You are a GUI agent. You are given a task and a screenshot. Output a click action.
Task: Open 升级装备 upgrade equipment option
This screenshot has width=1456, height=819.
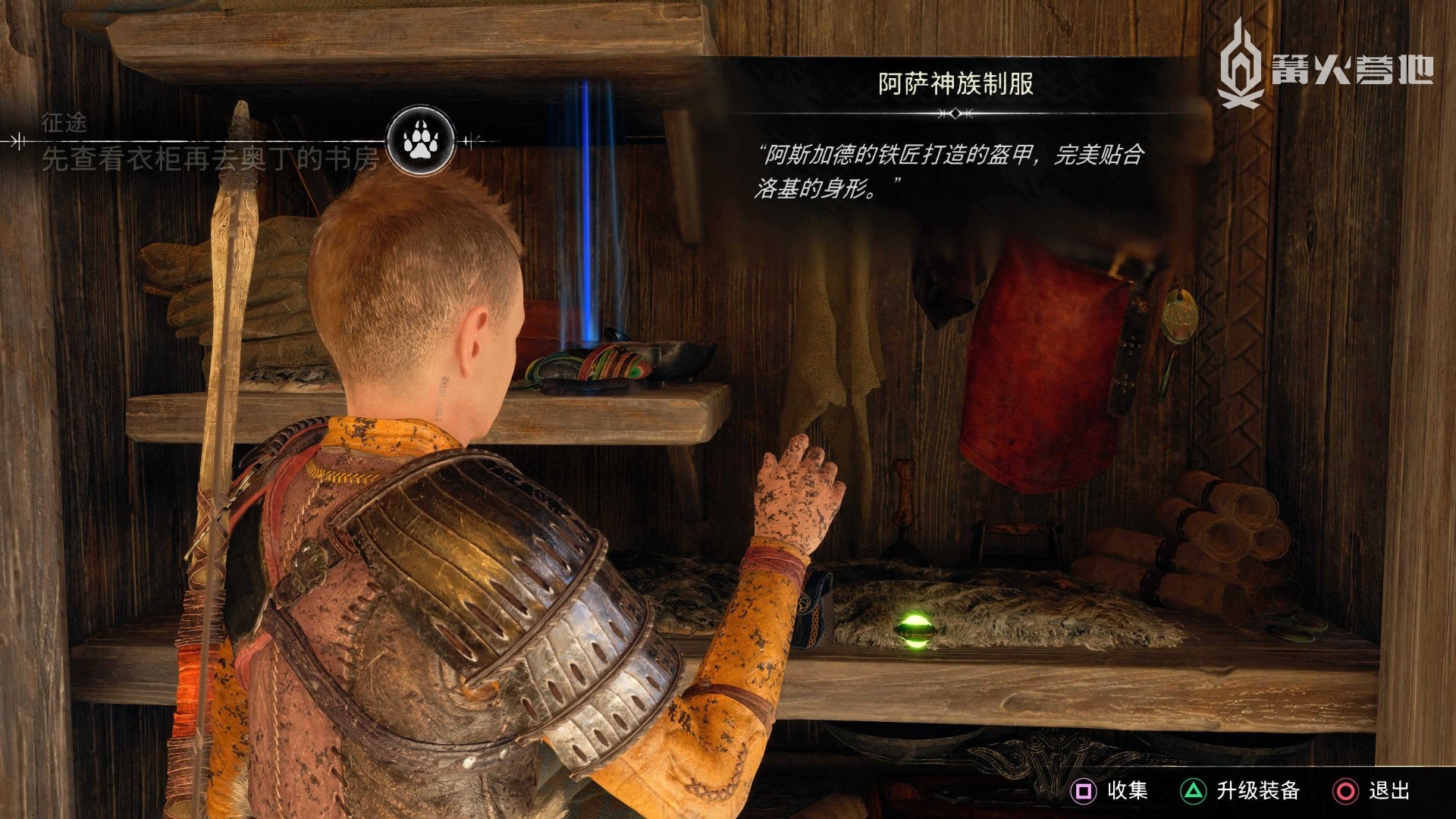1258,791
